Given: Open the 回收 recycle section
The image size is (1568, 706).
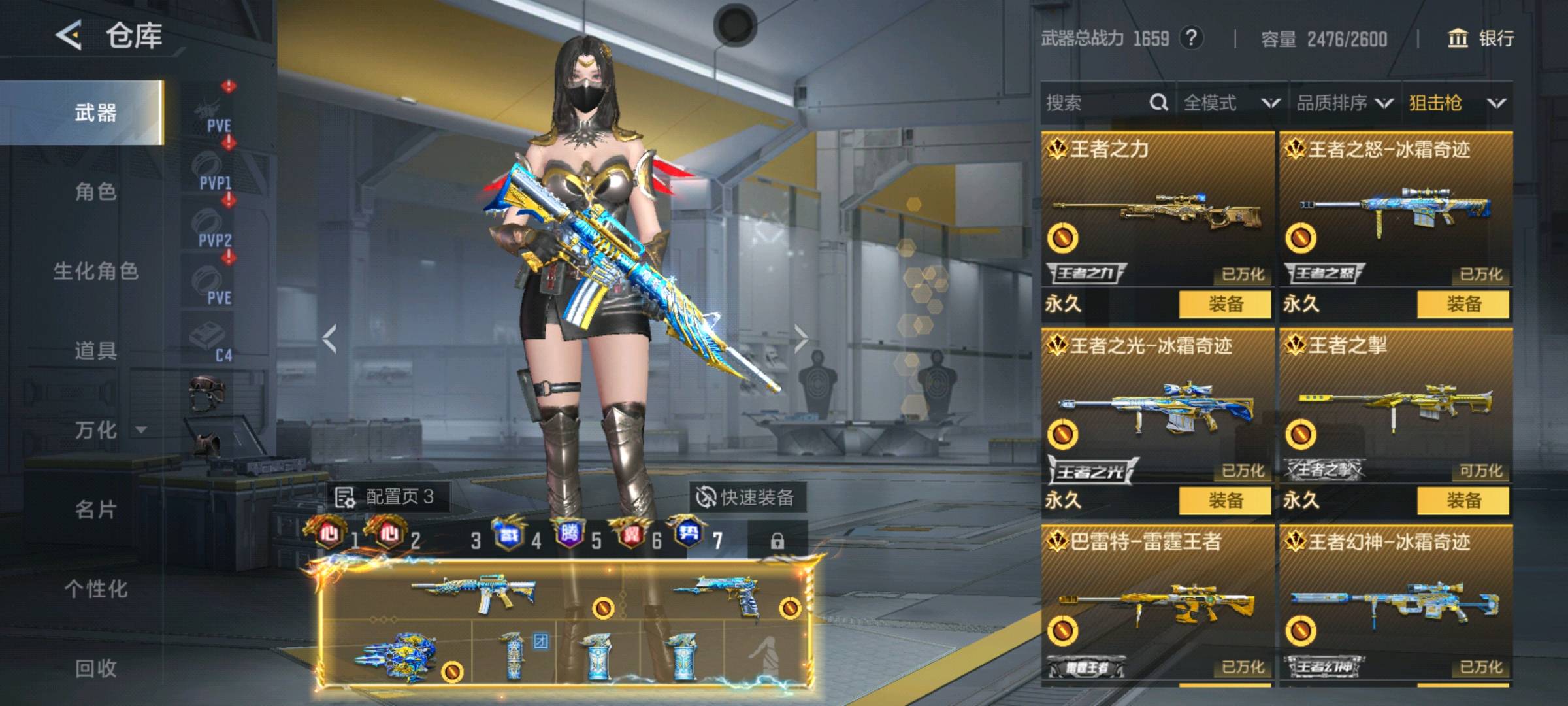Looking at the screenshot, I should (95, 667).
